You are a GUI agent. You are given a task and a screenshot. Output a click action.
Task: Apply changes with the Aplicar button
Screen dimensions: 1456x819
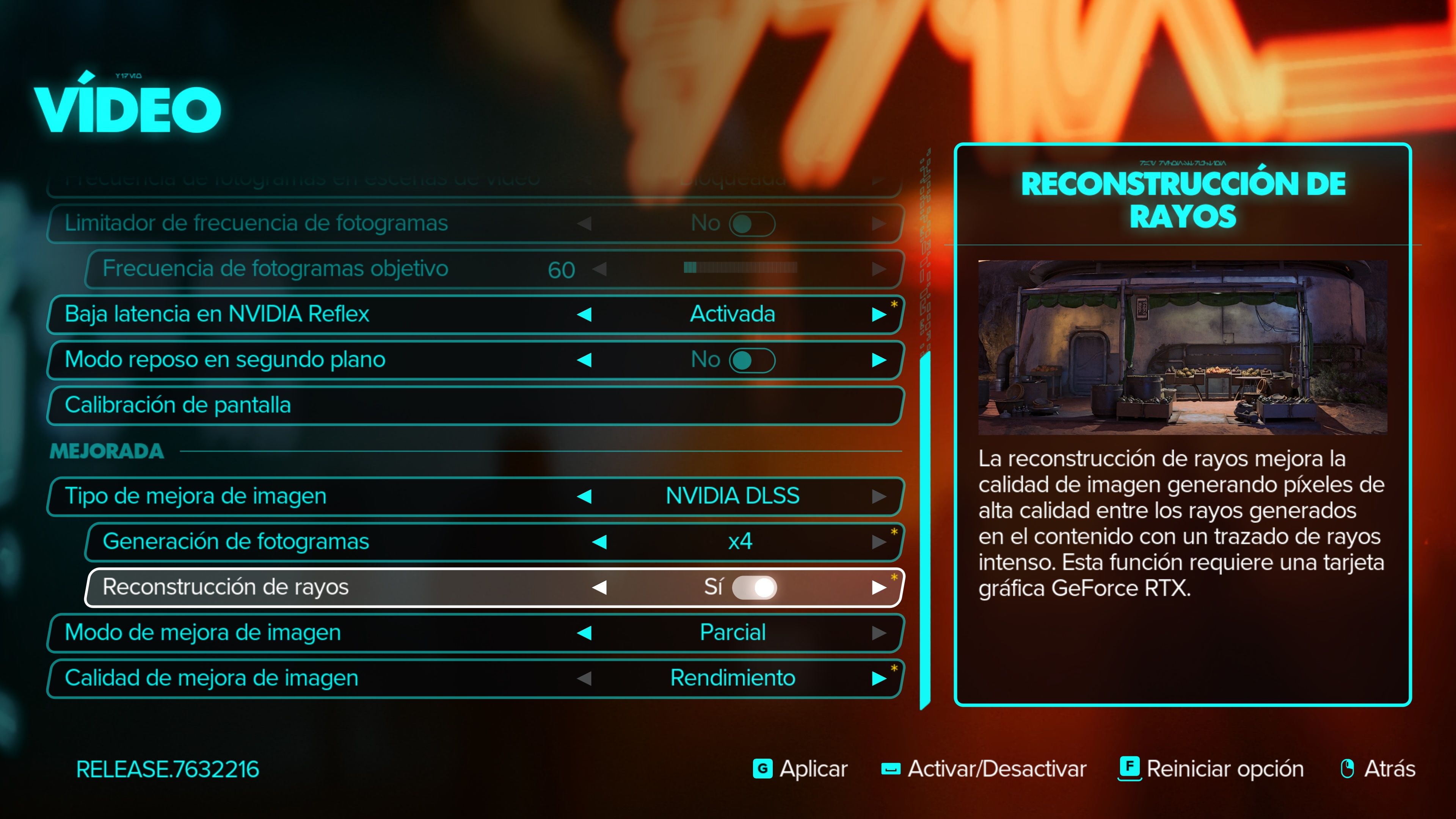800,769
